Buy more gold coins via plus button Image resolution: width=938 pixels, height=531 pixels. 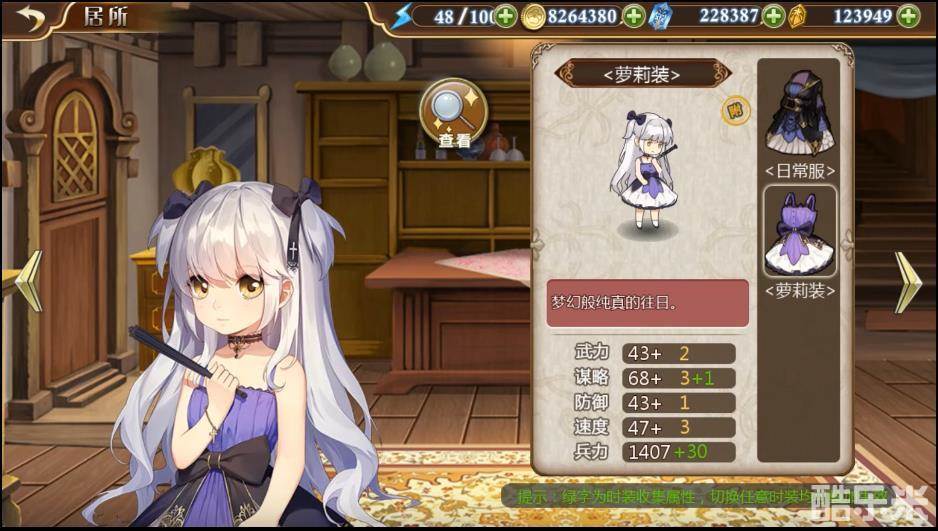coord(633,17)
